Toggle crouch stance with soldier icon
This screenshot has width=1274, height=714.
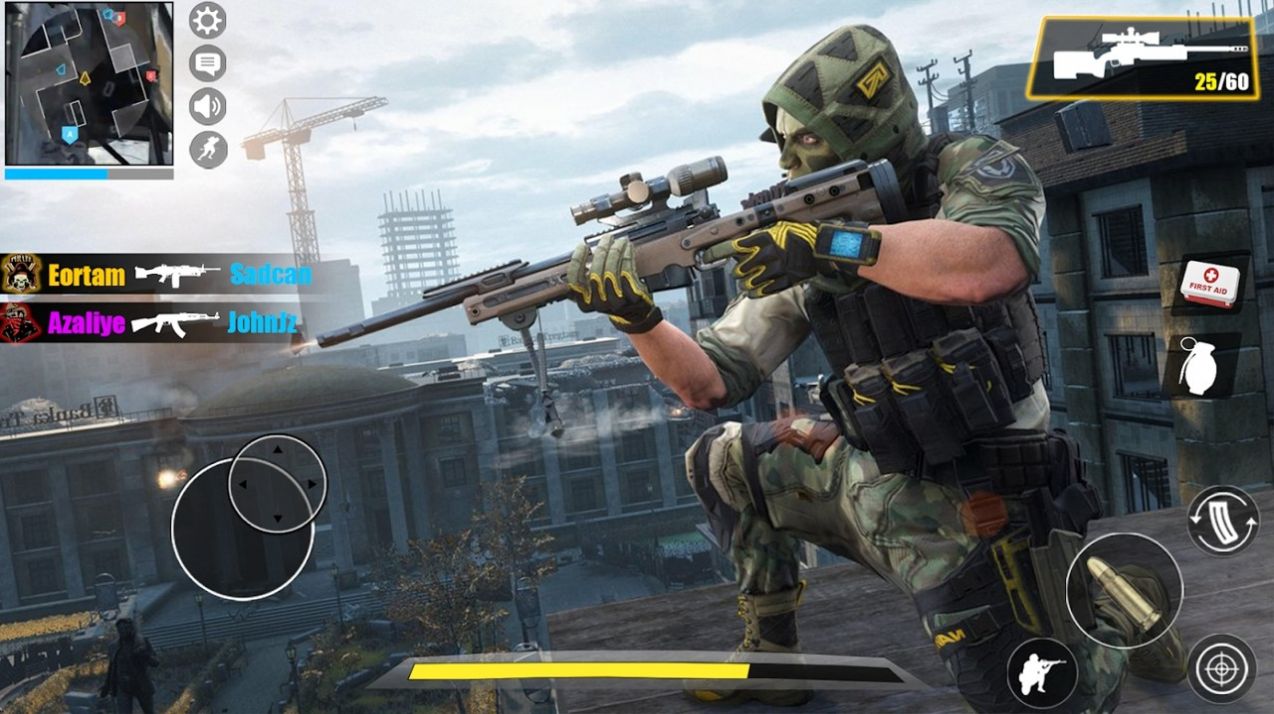1041,671
